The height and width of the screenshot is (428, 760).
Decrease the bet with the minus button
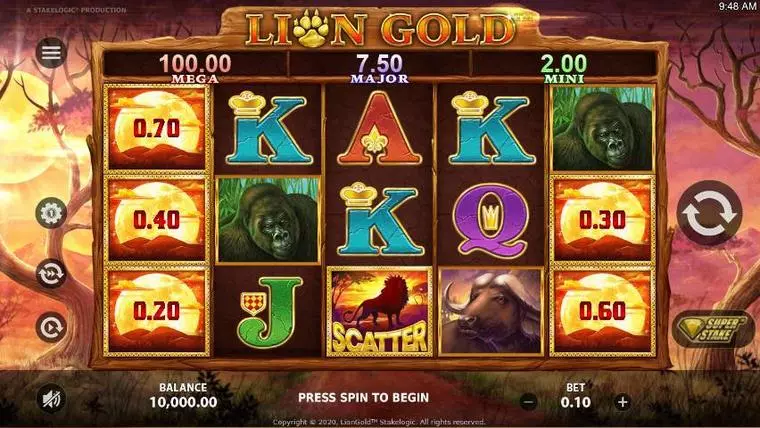530,401
